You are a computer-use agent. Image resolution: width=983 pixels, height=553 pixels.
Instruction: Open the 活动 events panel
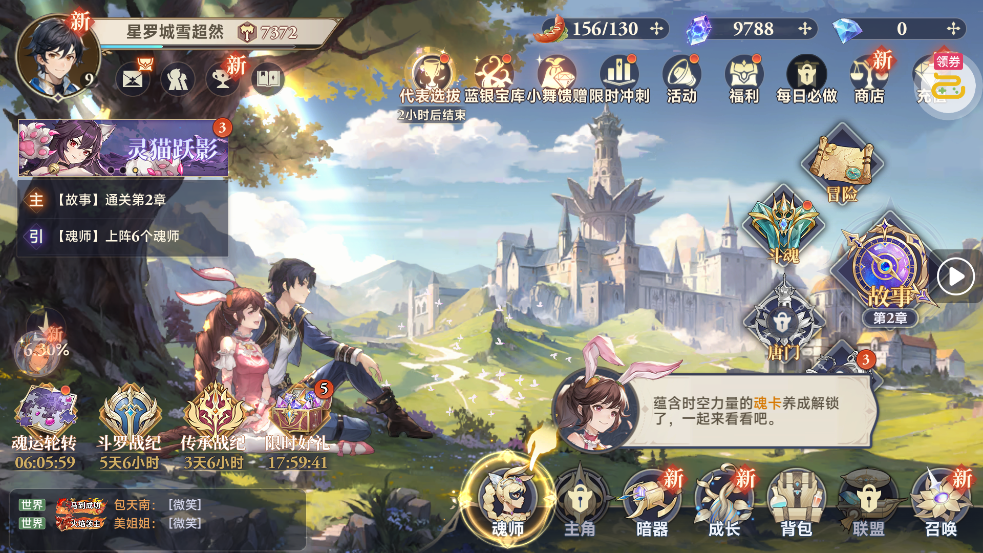(681, 78)
